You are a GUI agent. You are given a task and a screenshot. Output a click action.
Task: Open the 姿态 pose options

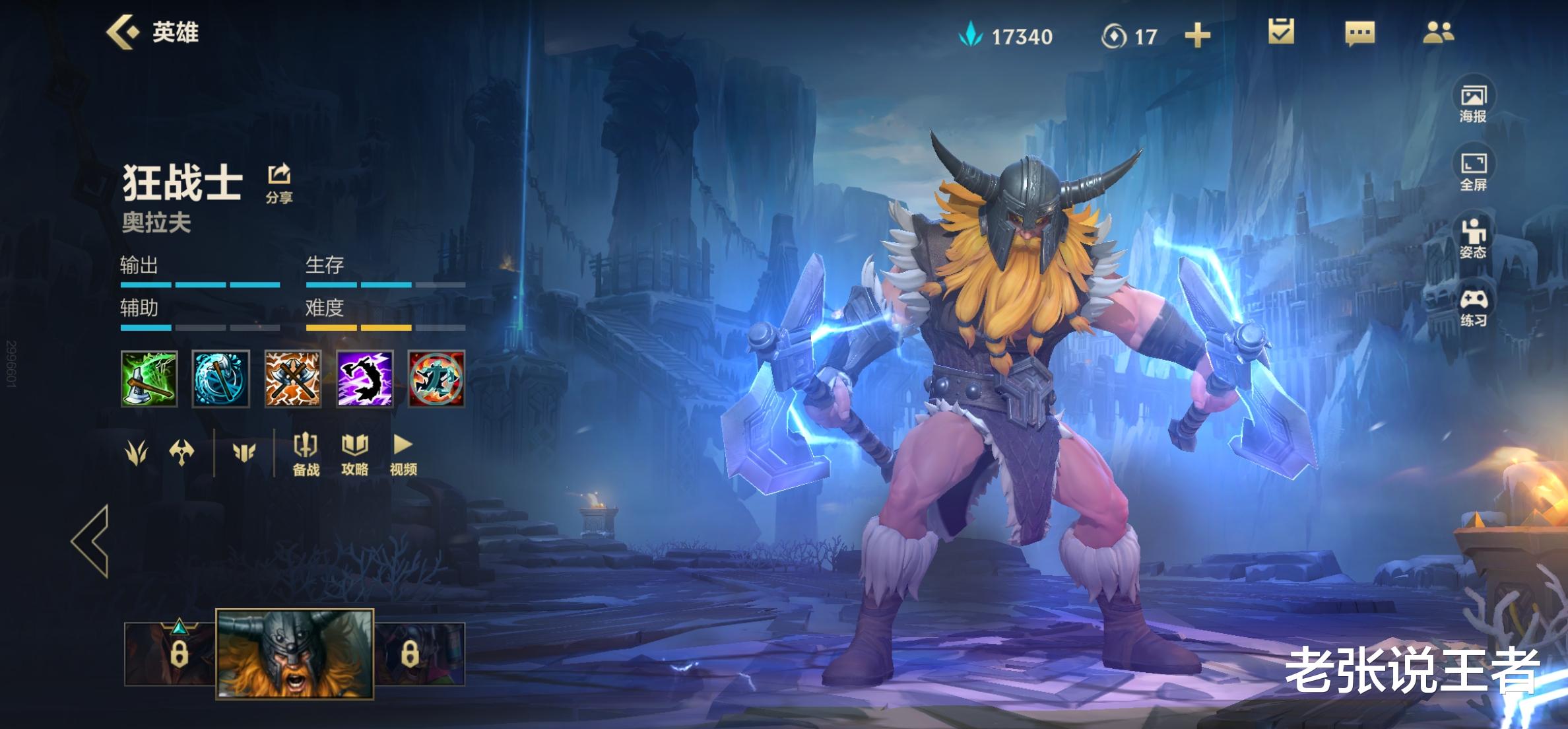click(x=1472, y=238)
